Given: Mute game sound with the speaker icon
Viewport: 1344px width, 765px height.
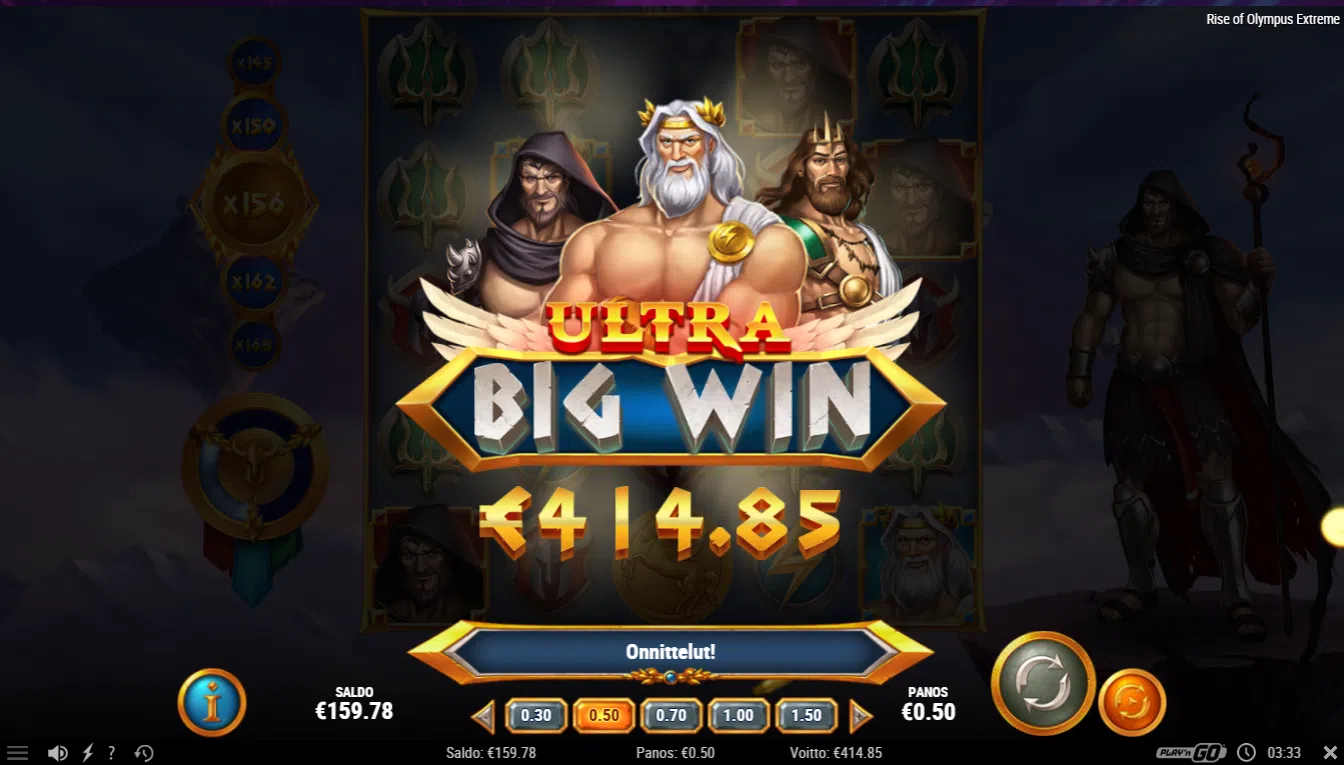Looking at the screenshot, I should (57, 751).
